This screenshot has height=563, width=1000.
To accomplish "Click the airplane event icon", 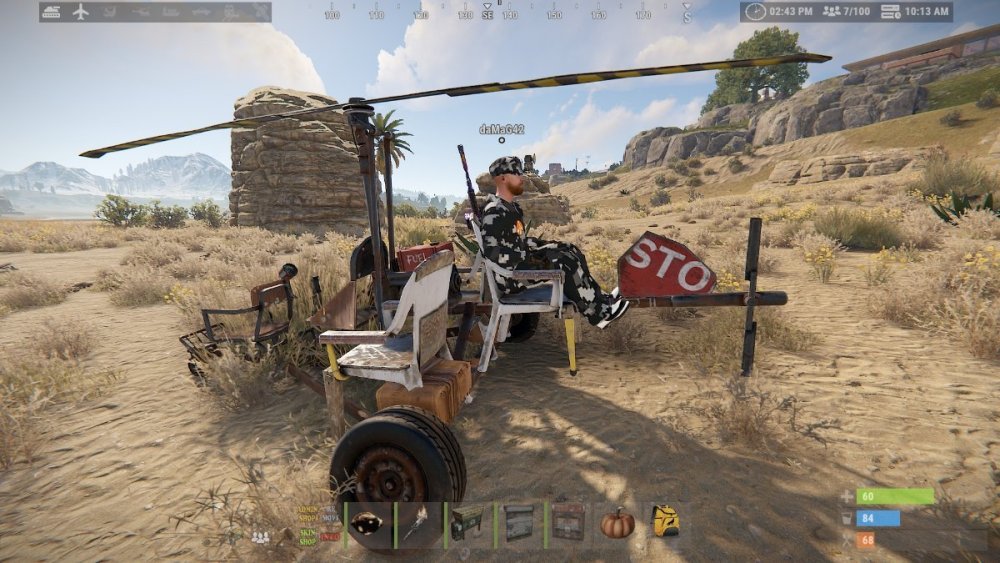I will [x=81, y=12].
